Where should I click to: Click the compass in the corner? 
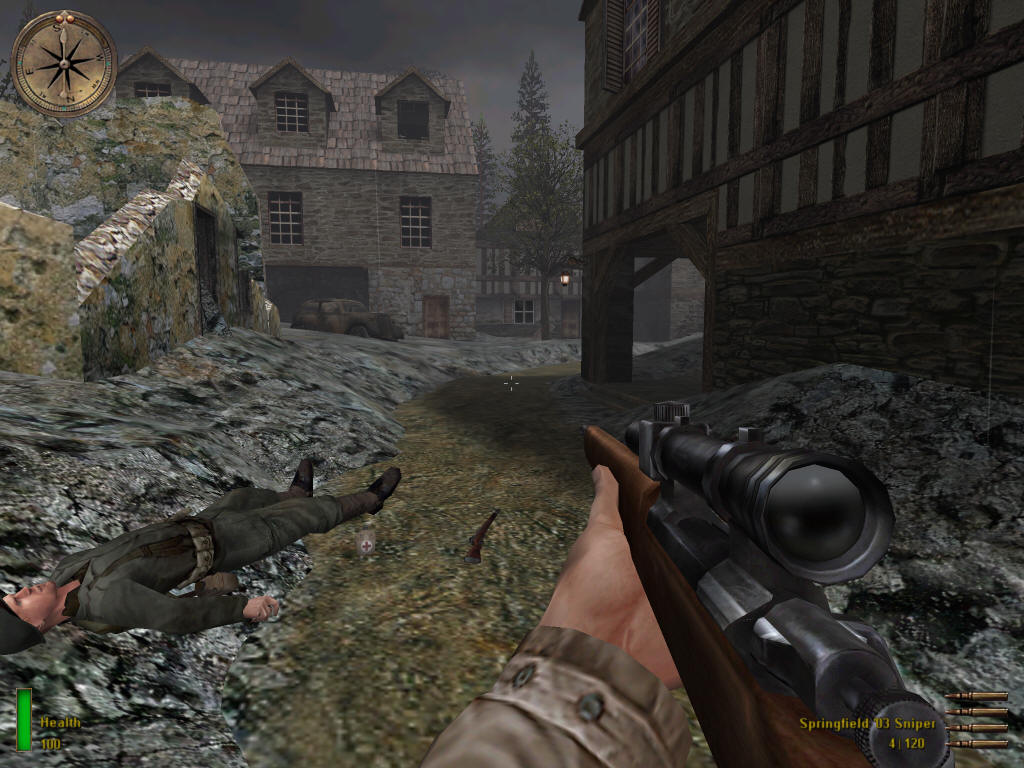coord(65,63)
